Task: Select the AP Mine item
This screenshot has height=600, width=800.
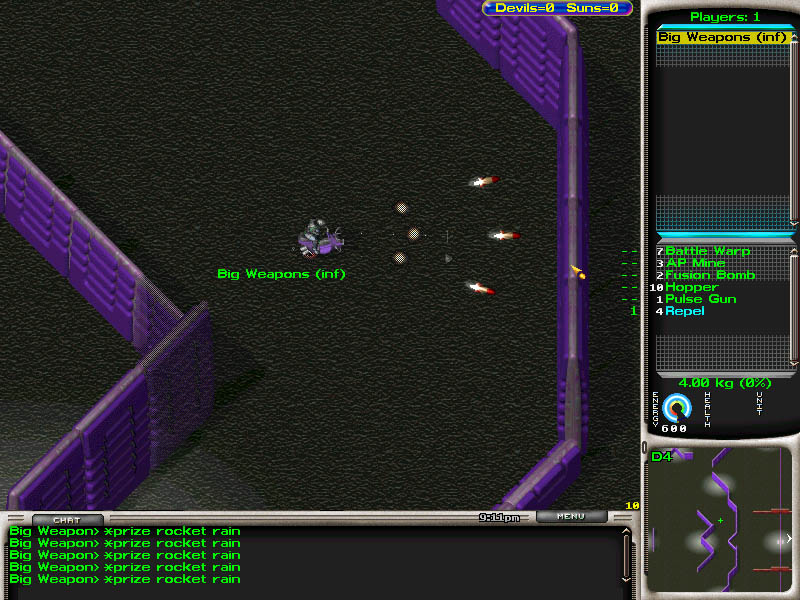Action: point(695,263)
